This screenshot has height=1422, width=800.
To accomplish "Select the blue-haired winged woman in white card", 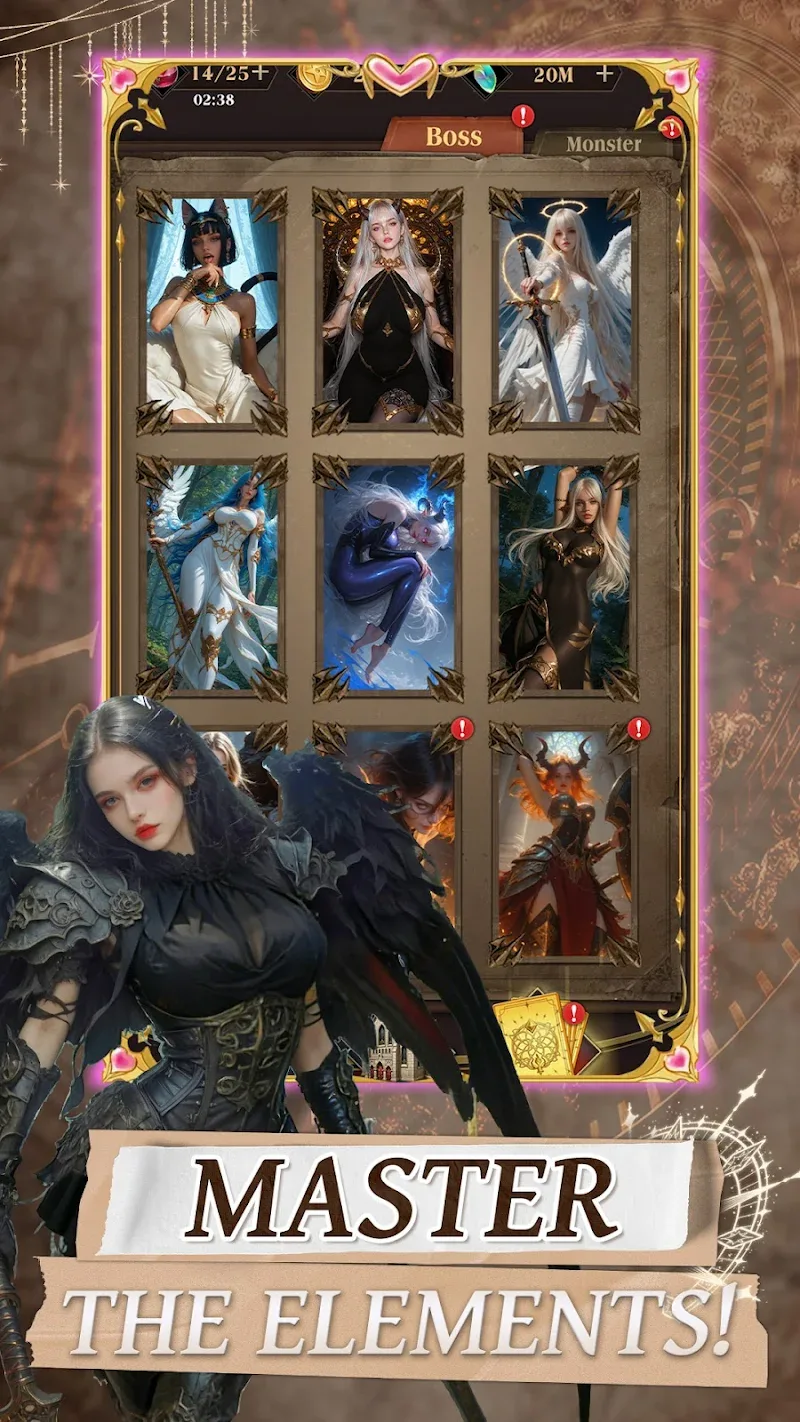I will click(x=211, y=578).
